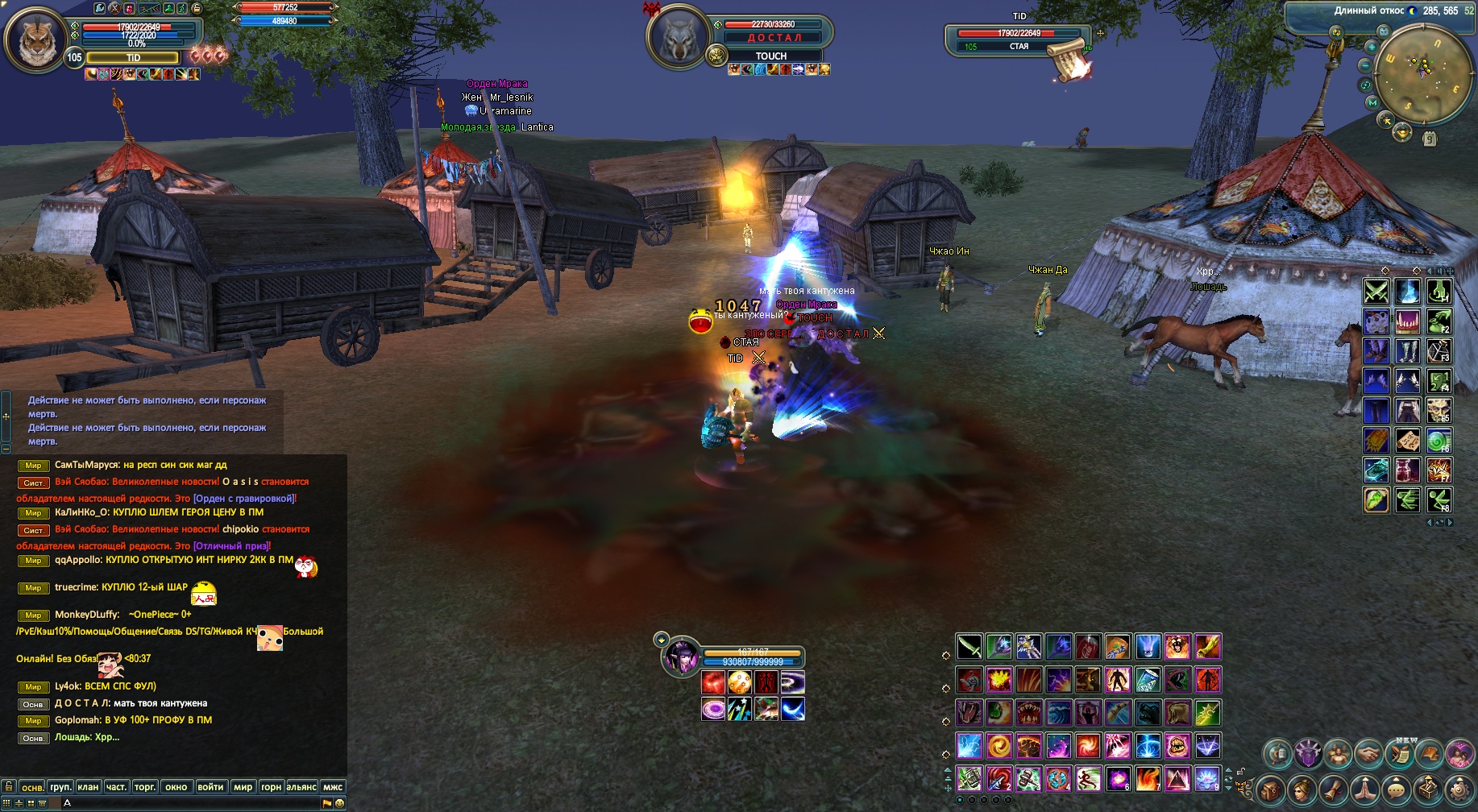Open the handshake button in the menu bar
Viewport: 1478px width, 812px height.
tap(1368, 754)
